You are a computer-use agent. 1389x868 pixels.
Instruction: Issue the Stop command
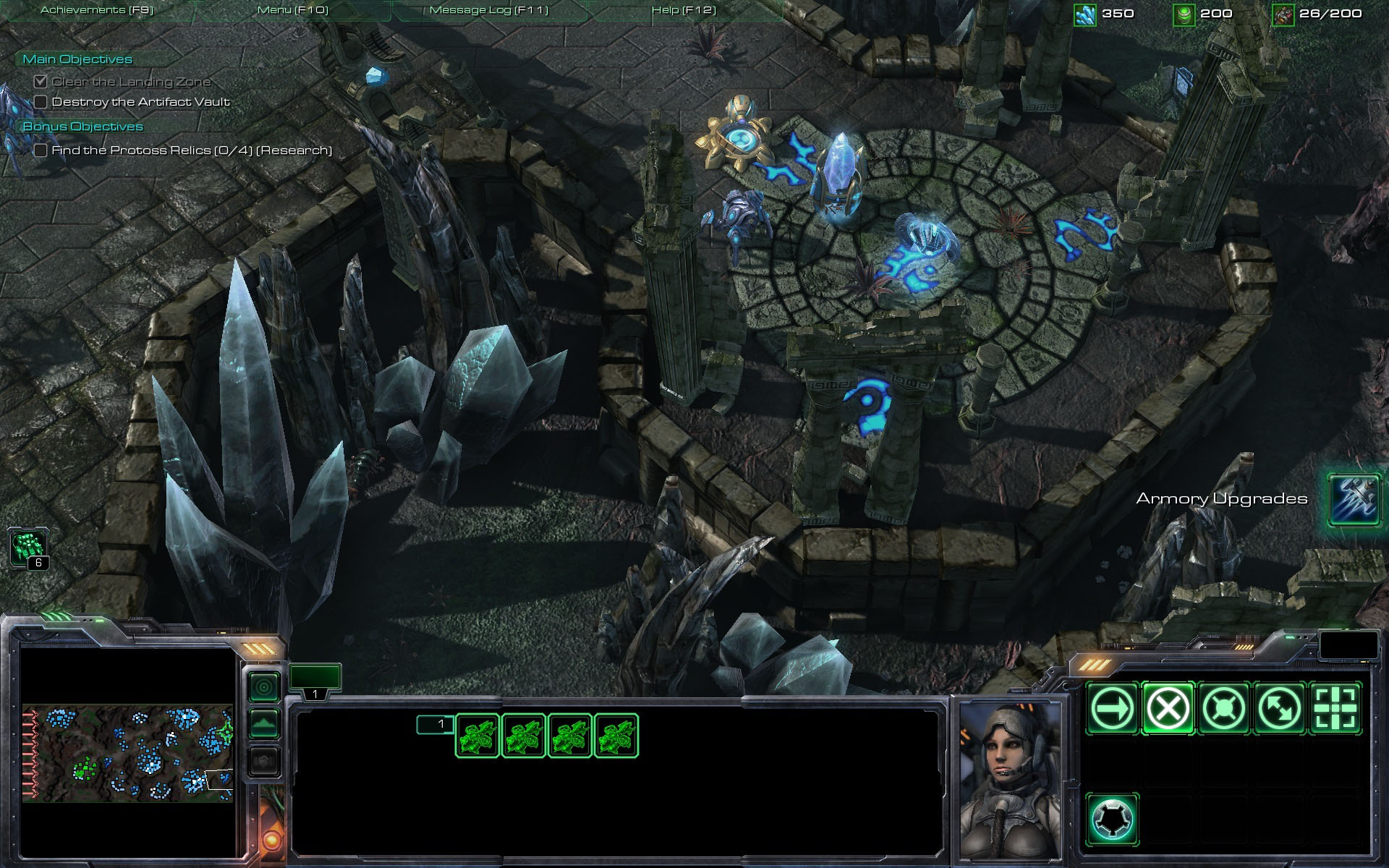point(1168,708)
